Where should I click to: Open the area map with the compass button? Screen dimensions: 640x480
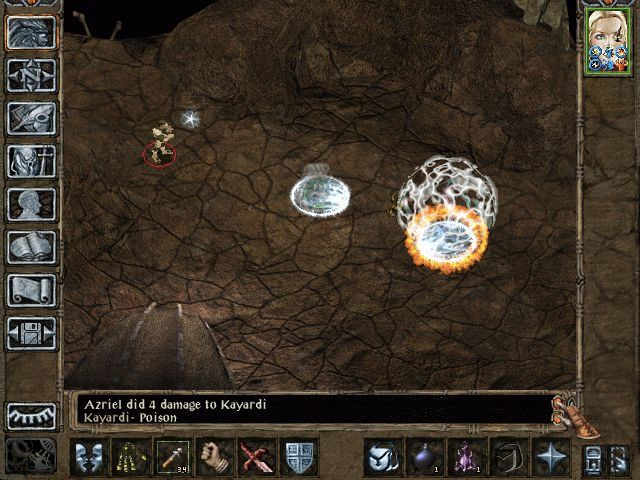point(31,75)
